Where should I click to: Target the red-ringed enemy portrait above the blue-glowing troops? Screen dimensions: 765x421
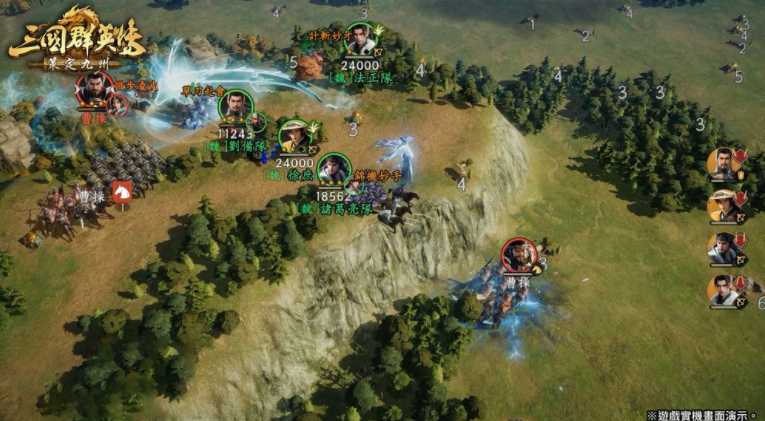tap(519, 255)
